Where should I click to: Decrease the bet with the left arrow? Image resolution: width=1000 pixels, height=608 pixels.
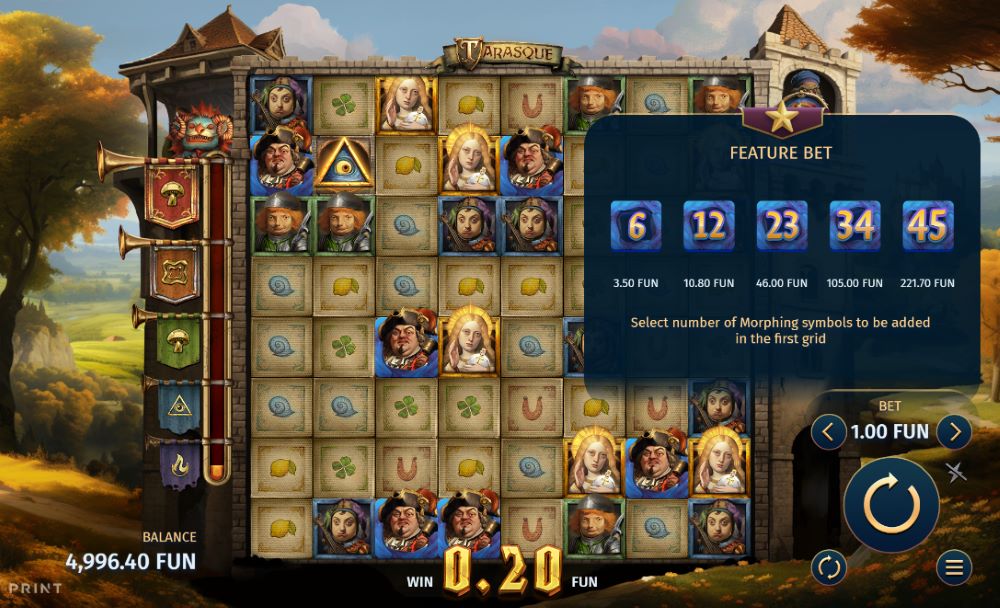pyautogui.click(x=828, y=432)
